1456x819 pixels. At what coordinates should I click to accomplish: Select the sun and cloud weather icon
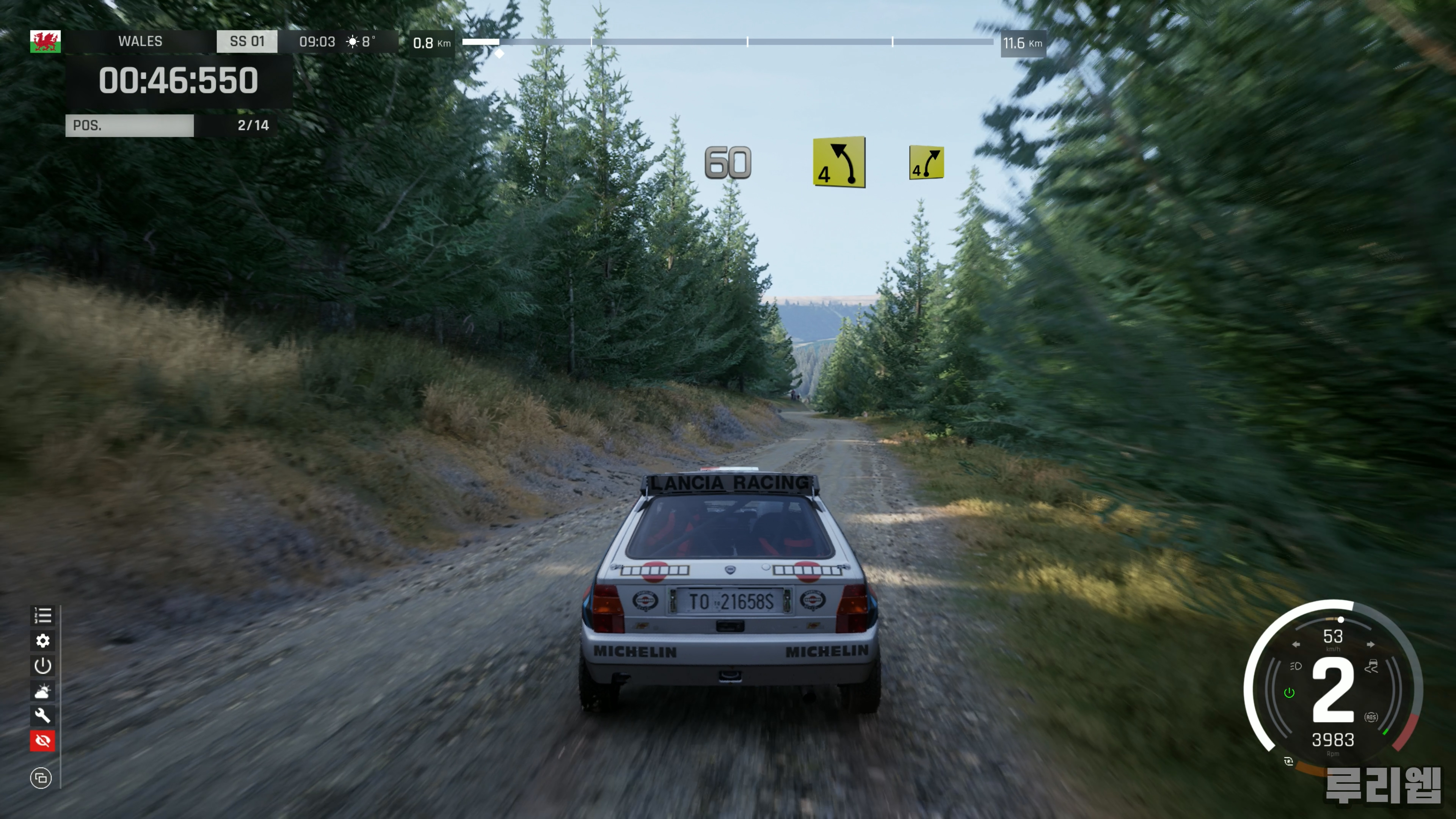point(42,691)
